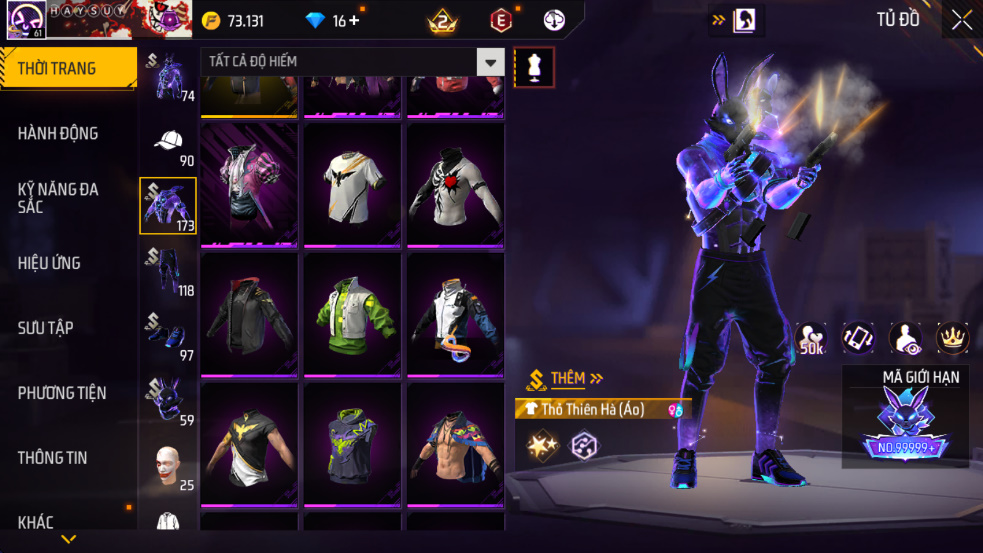Open the player profile avatar
This screenshot has height=553, width=983.
point(23,20)
